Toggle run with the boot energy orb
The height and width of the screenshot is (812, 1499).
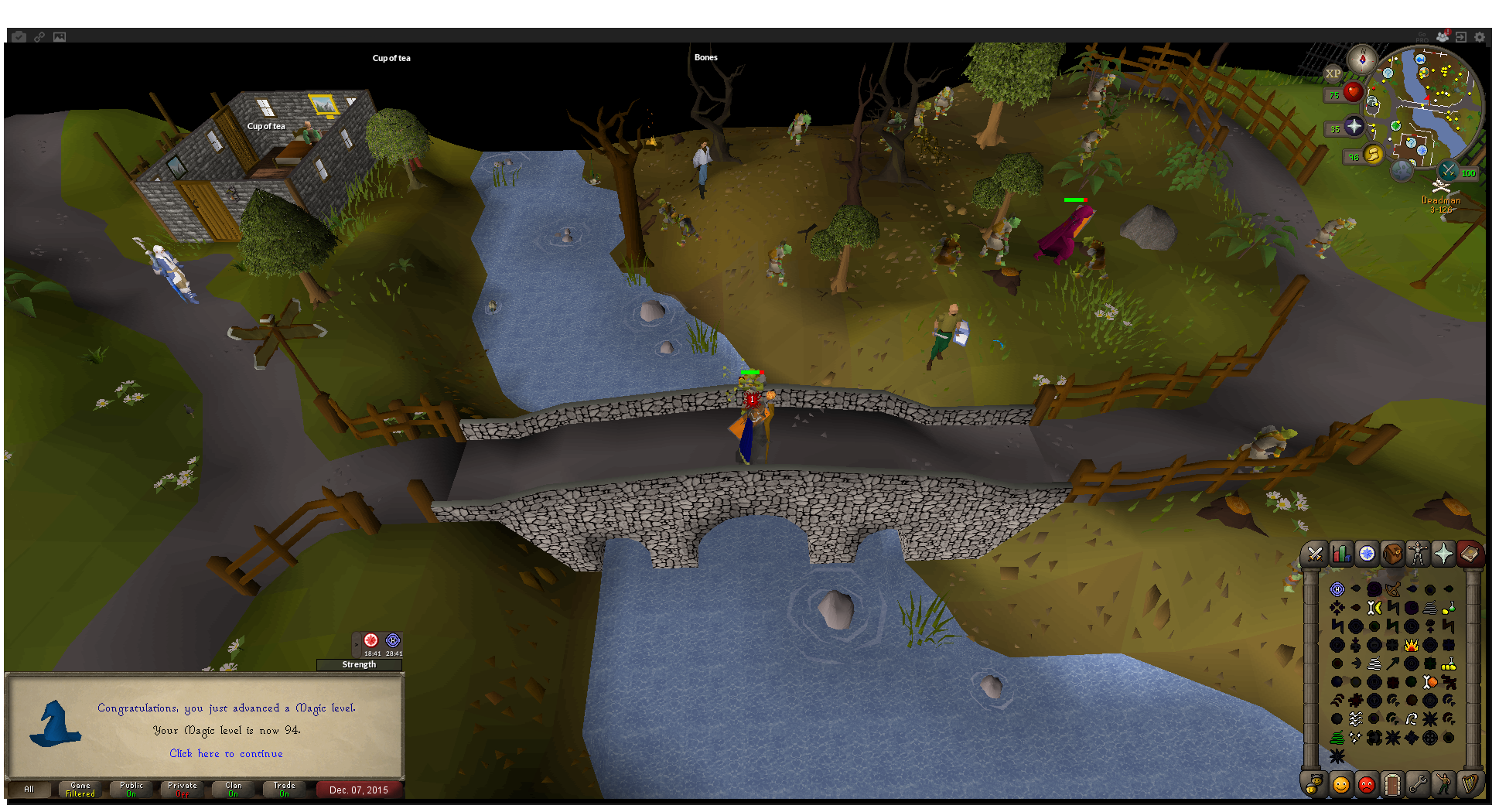pos(1373,154)
